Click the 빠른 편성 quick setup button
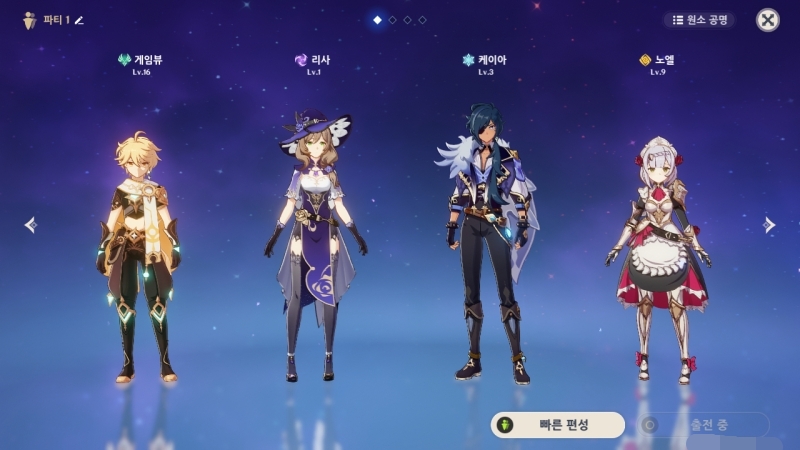Viewport: 800px width, 450px height. [557, 425]
